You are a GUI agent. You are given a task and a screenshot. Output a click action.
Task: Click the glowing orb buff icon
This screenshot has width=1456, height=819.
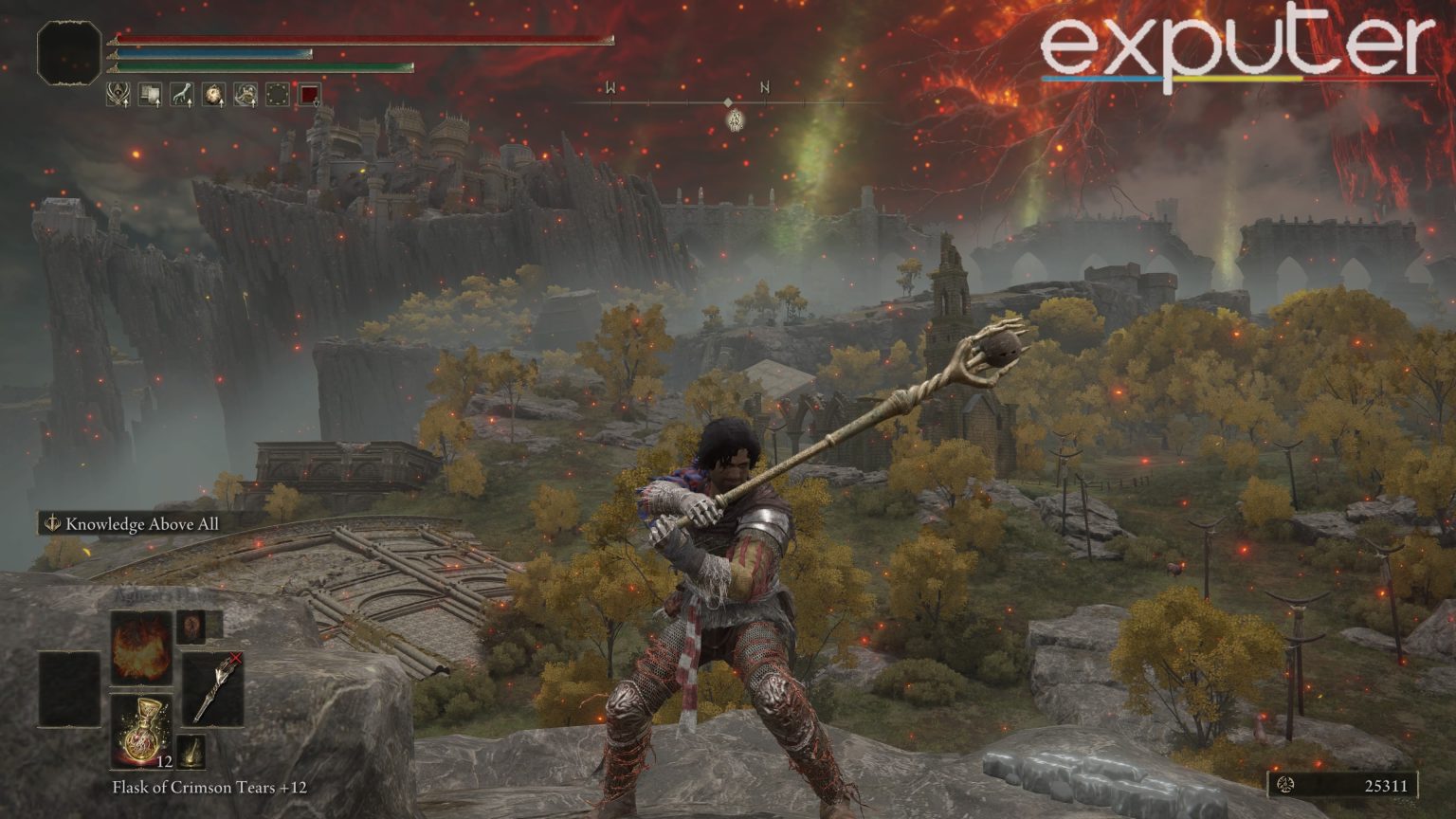(213, 93)
